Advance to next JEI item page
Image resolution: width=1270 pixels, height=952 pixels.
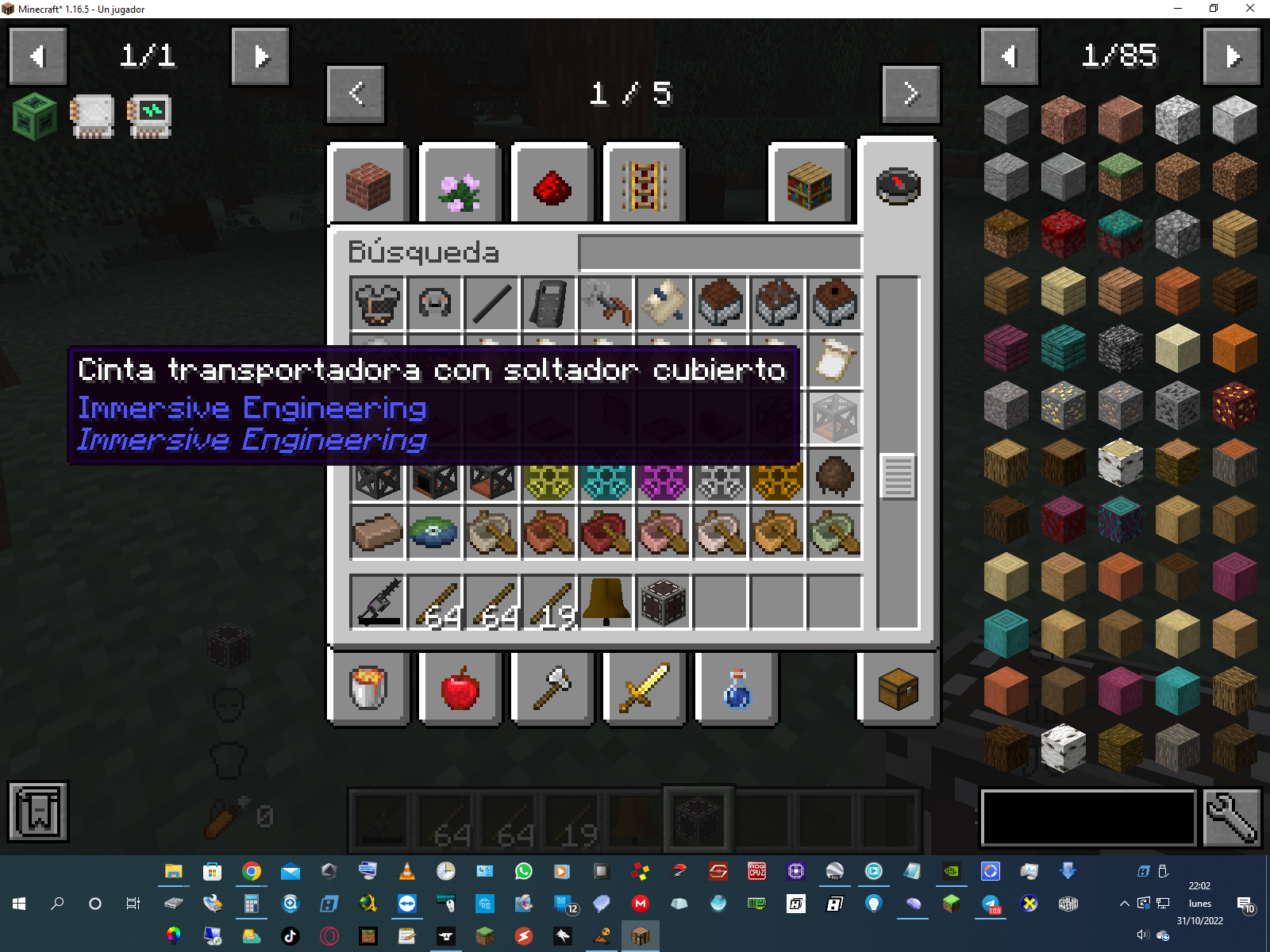(x=1231, y=56)
